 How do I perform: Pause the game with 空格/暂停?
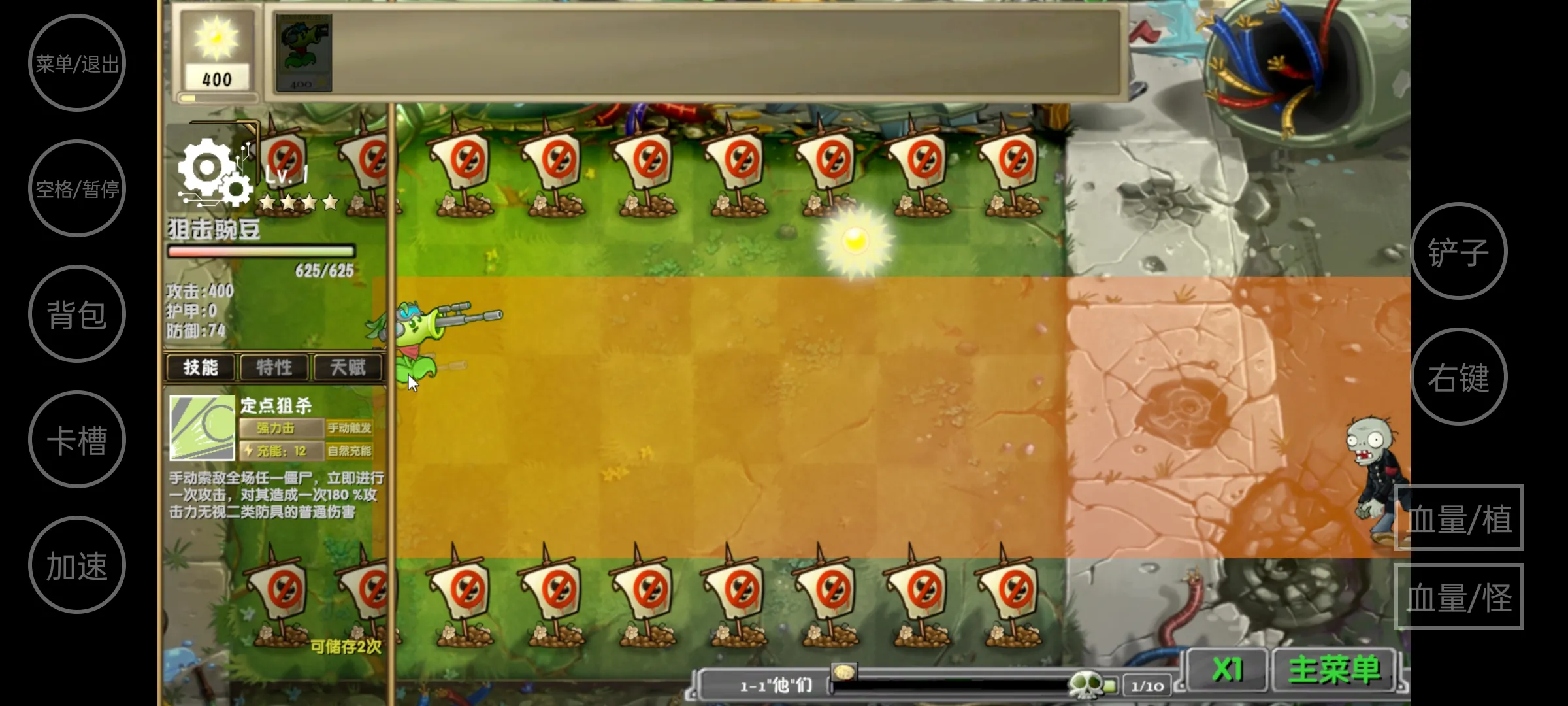pyautogui.click(x=77, y=188)
